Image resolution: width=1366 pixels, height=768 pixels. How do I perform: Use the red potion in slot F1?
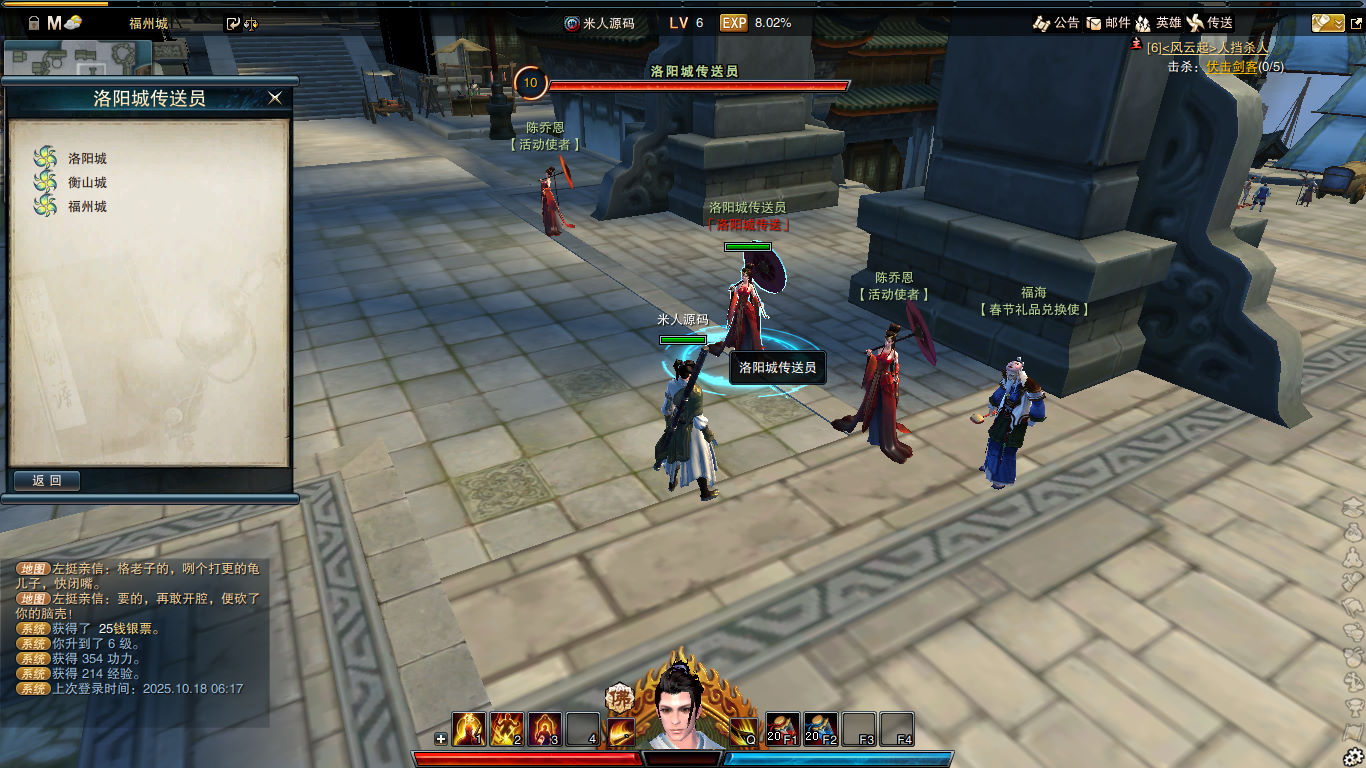(x=783, y=729)
